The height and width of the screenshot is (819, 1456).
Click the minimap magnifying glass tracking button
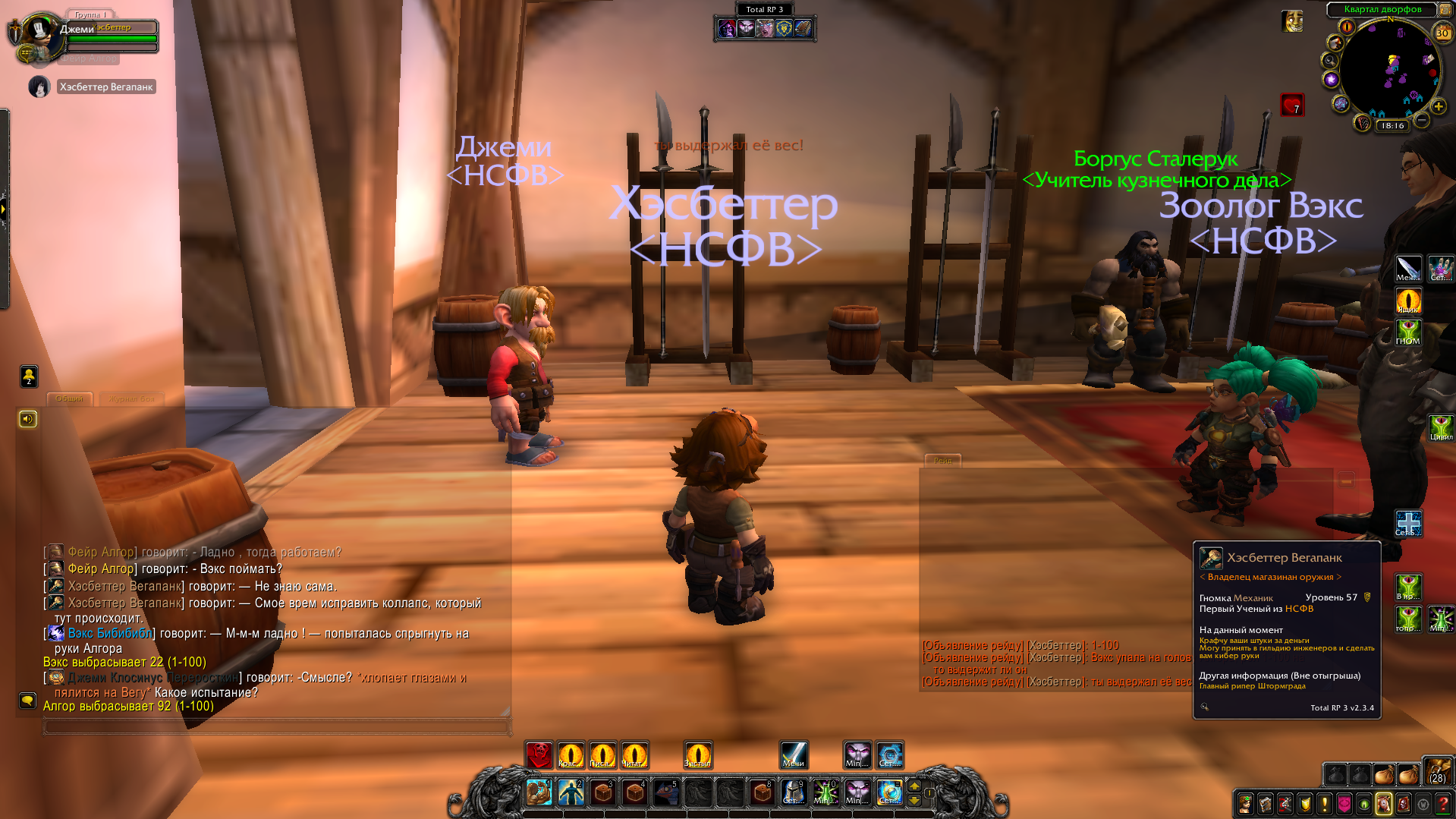pyautogui.click(x=1329, y=61)
